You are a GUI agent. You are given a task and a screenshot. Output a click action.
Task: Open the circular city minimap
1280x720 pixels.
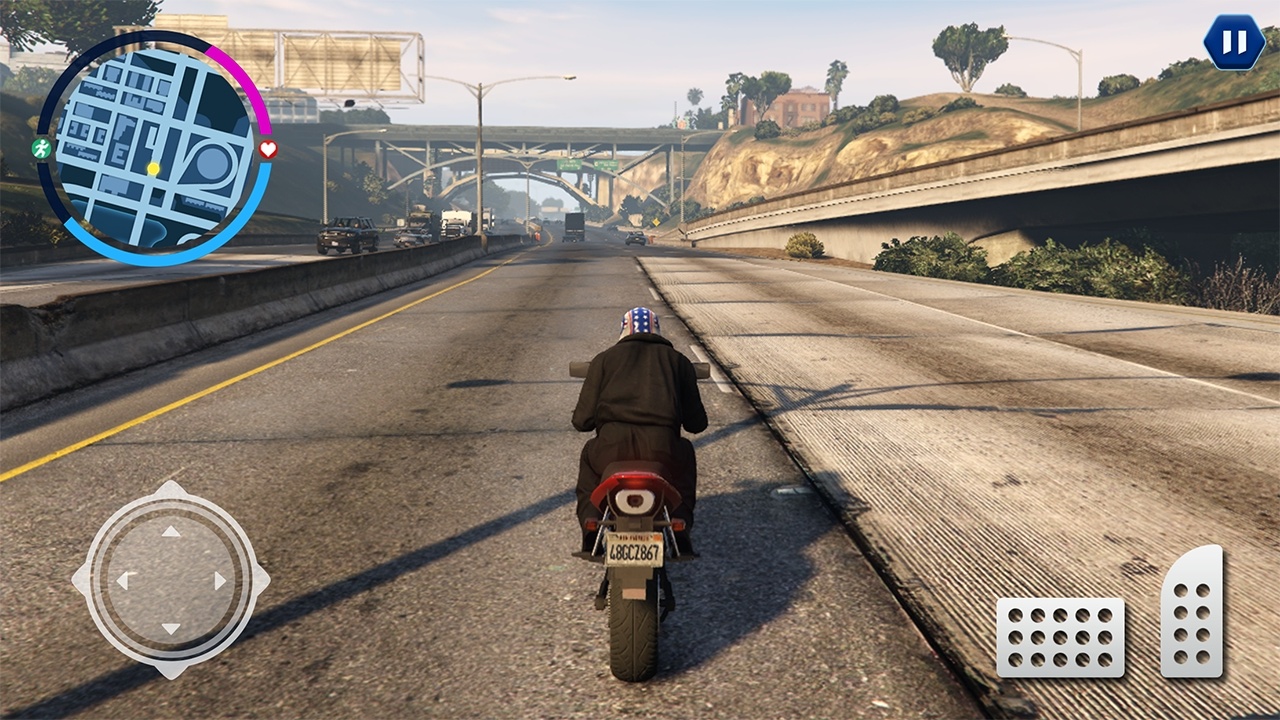pos(153,148)
